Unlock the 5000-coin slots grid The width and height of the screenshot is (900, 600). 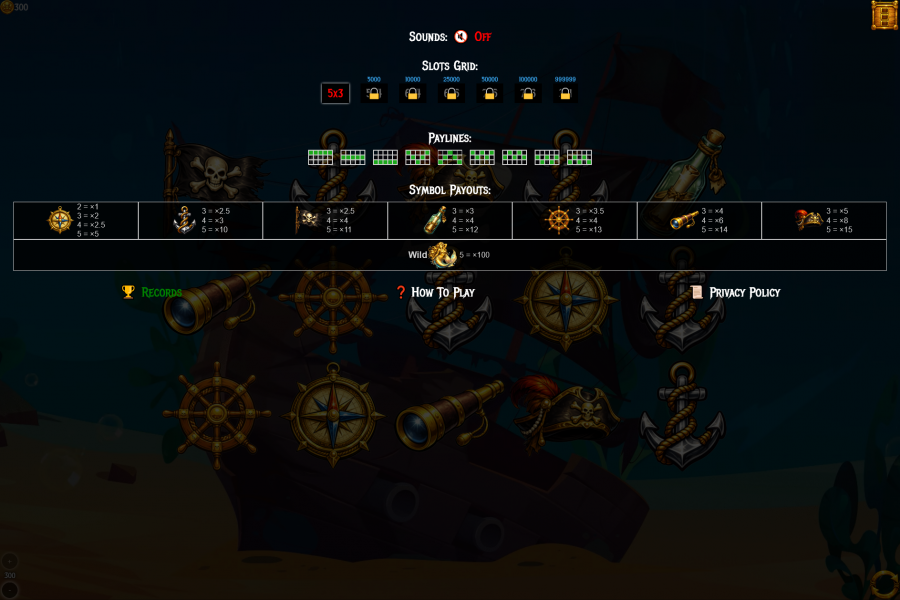[x=374, y=94]
